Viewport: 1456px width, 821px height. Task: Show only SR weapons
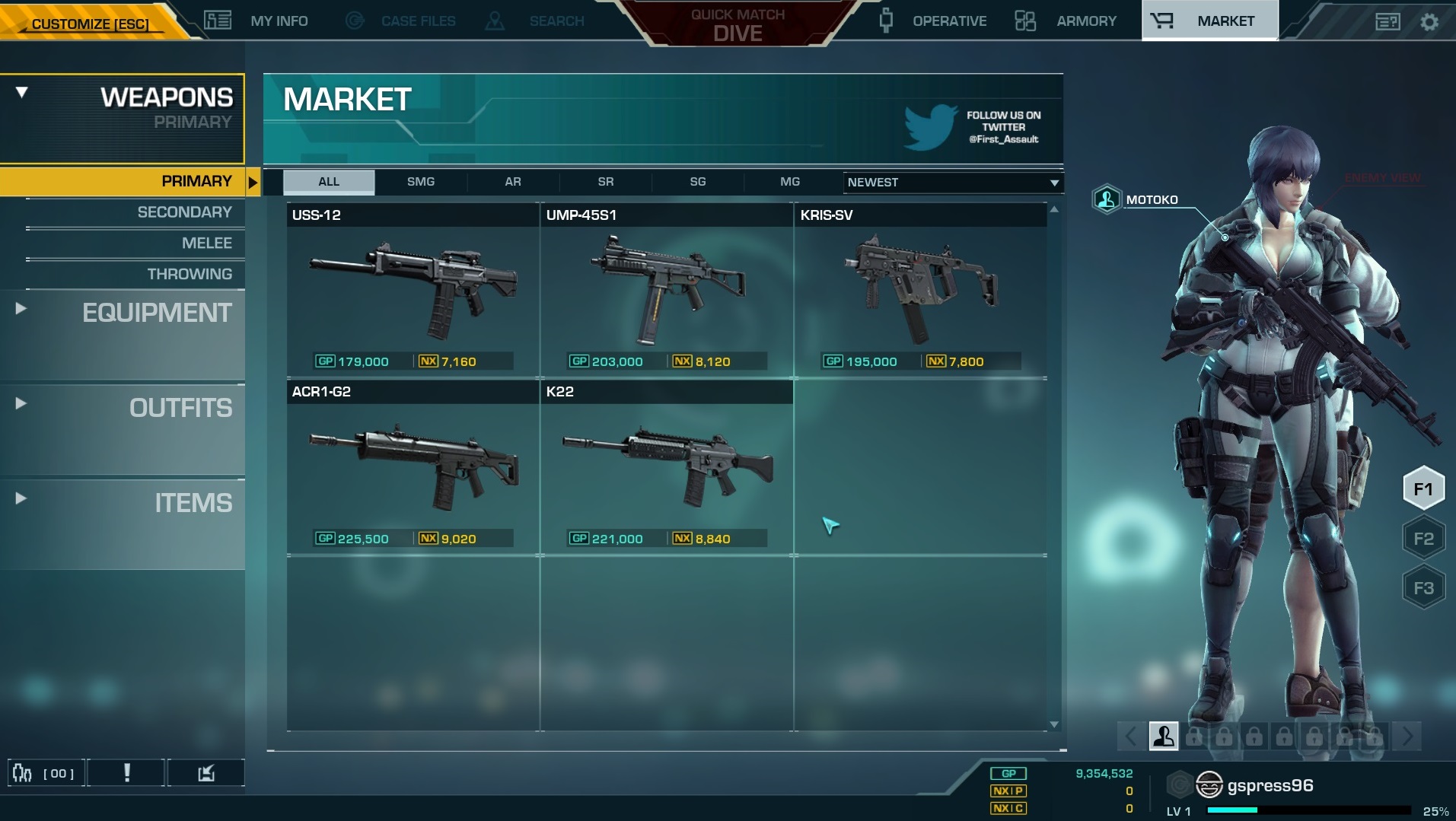(606, 182)
